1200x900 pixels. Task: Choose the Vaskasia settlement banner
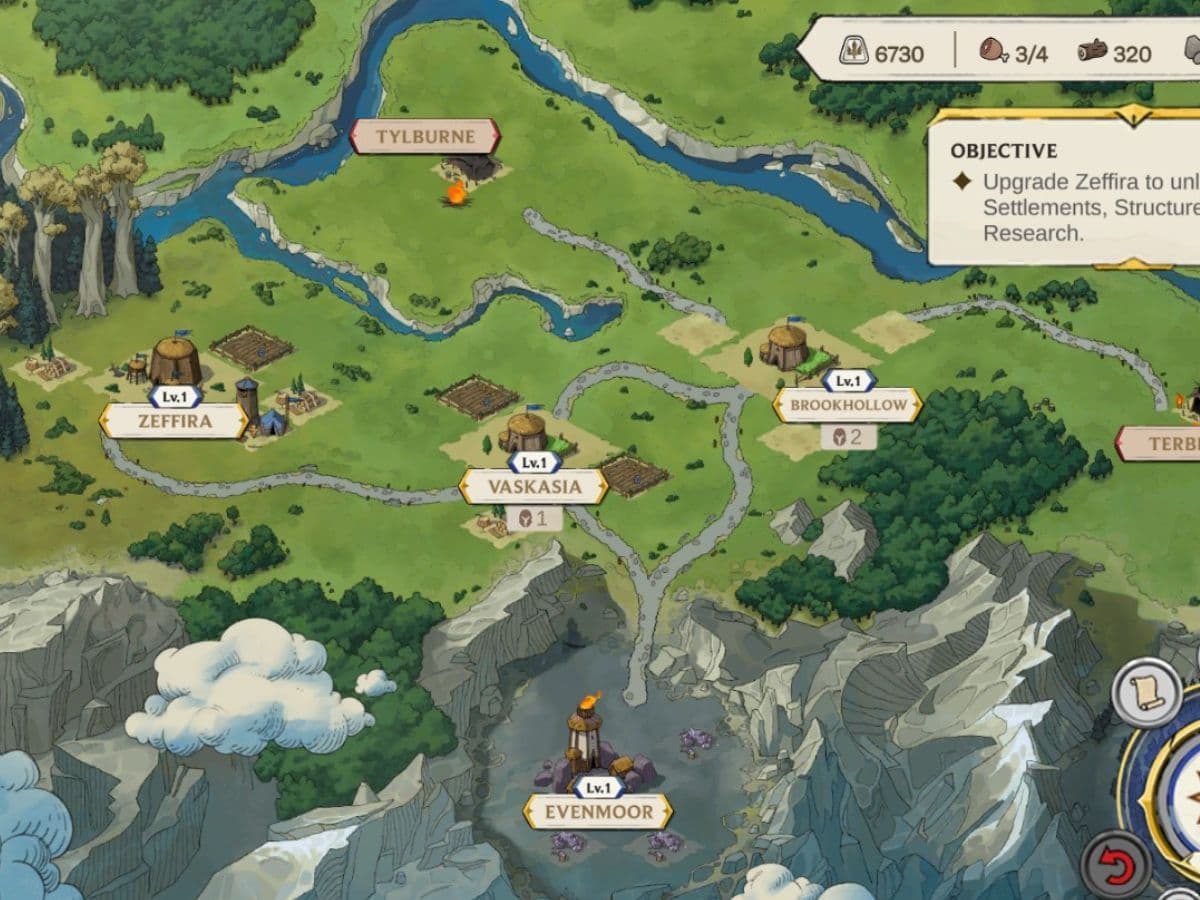[534, 487]
